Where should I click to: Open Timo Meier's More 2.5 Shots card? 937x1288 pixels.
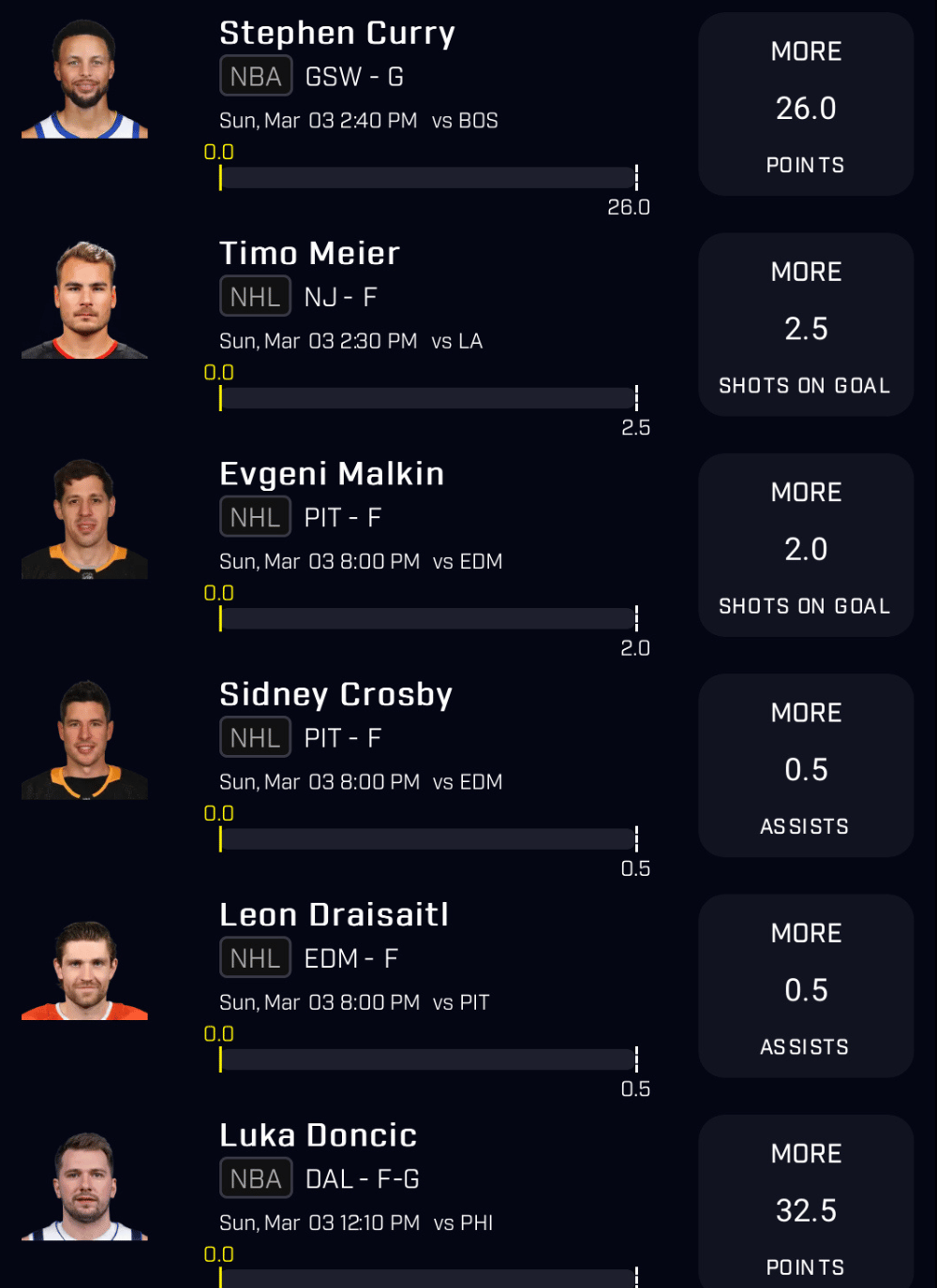click(x=806, y=325)
